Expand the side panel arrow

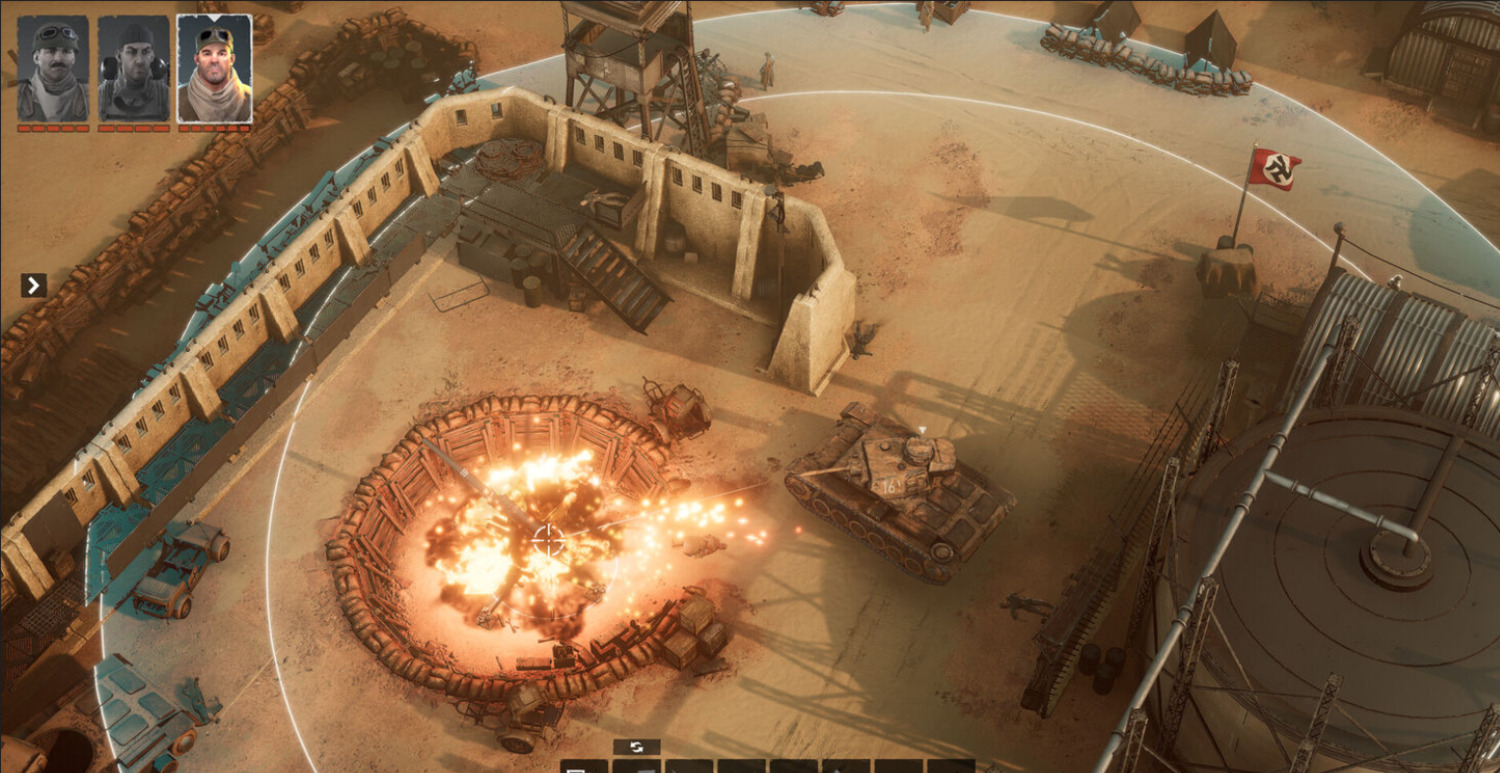[34, 286]
